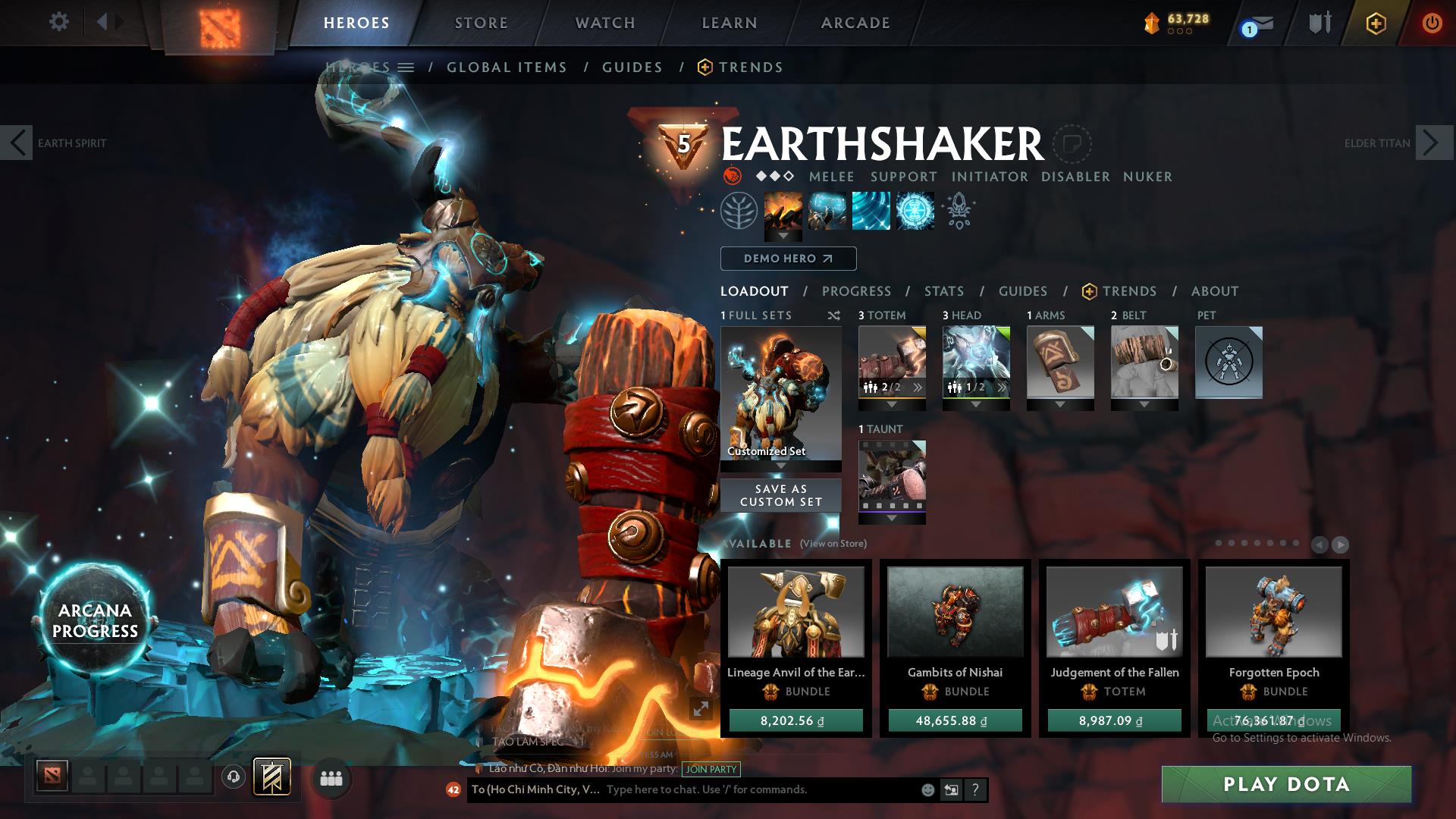Open the emoji picker in the chat bar
The height and width of the screenshot is (819, 1456).
point(927,789)
